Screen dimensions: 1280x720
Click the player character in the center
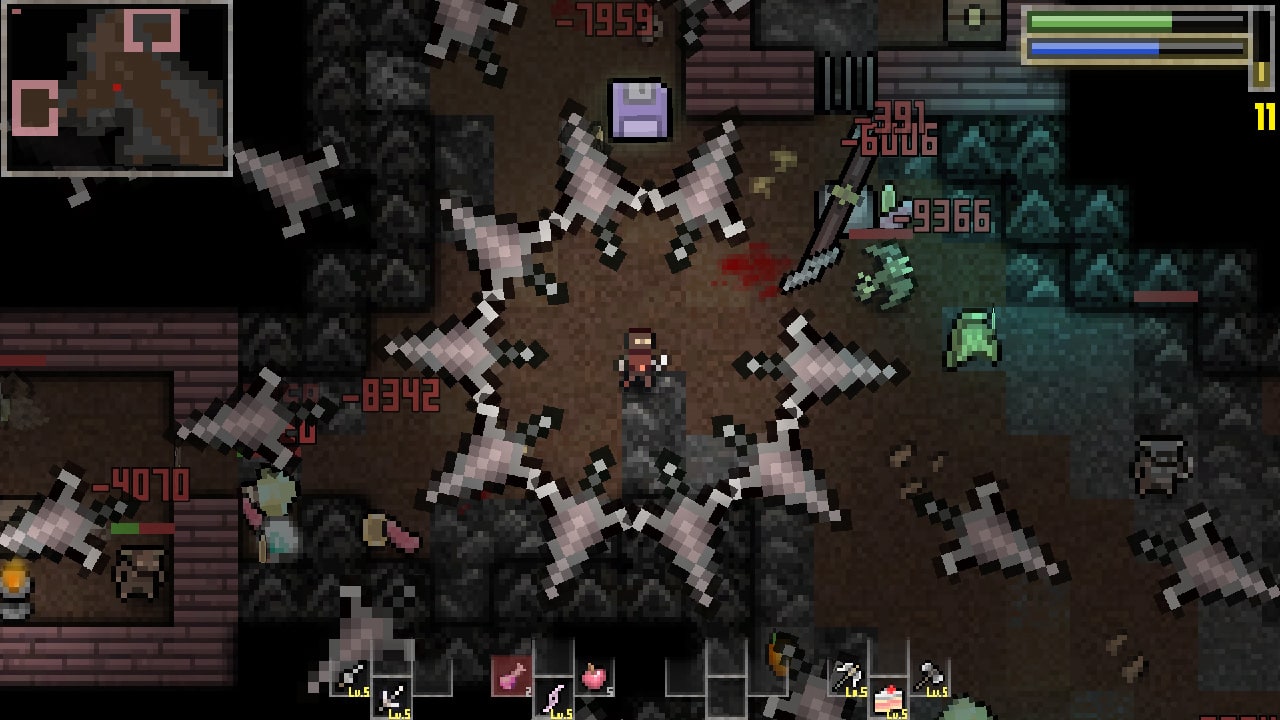click(x=638, y=355)
